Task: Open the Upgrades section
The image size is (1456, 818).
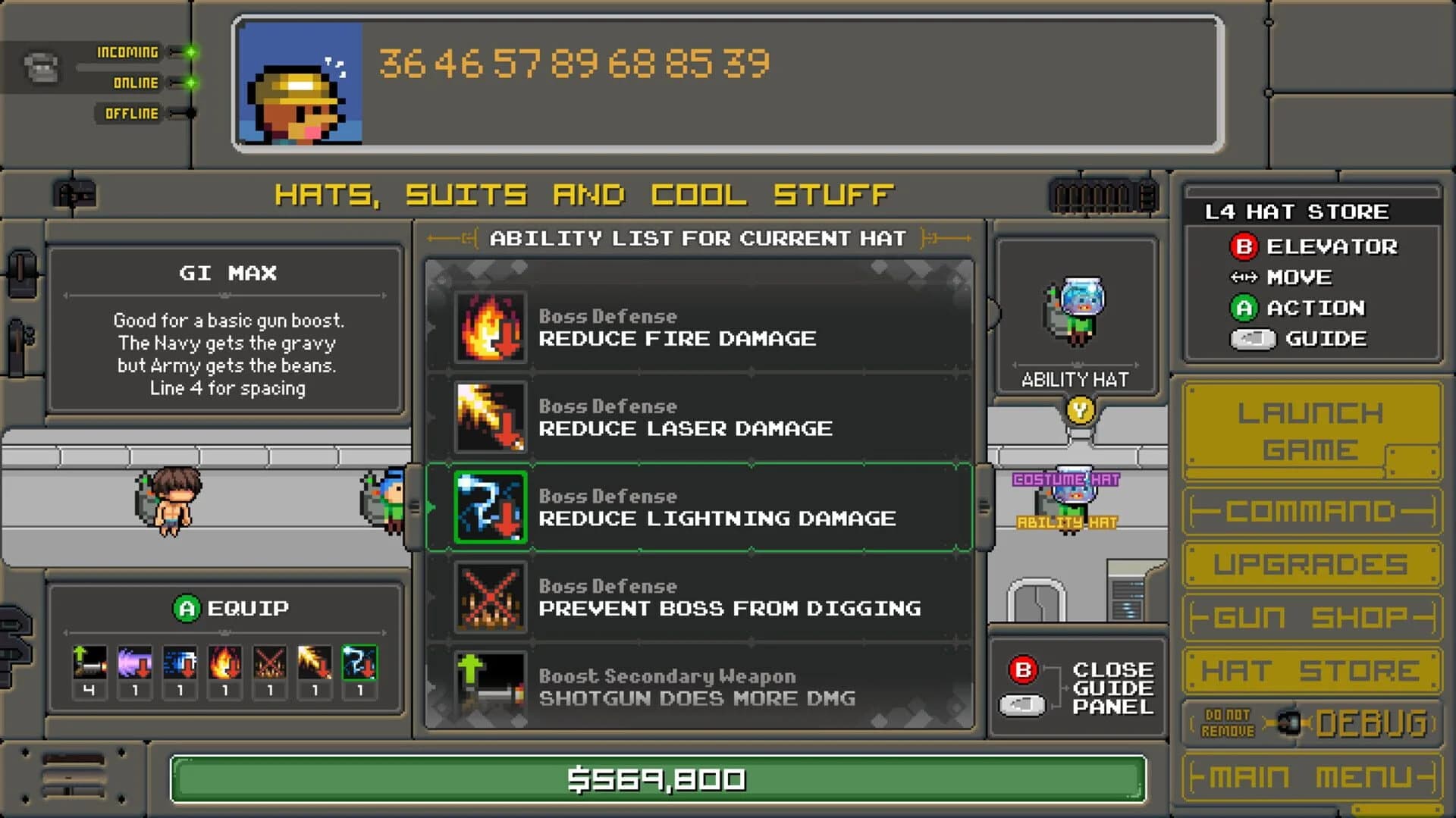Action: click(1312, 563)
